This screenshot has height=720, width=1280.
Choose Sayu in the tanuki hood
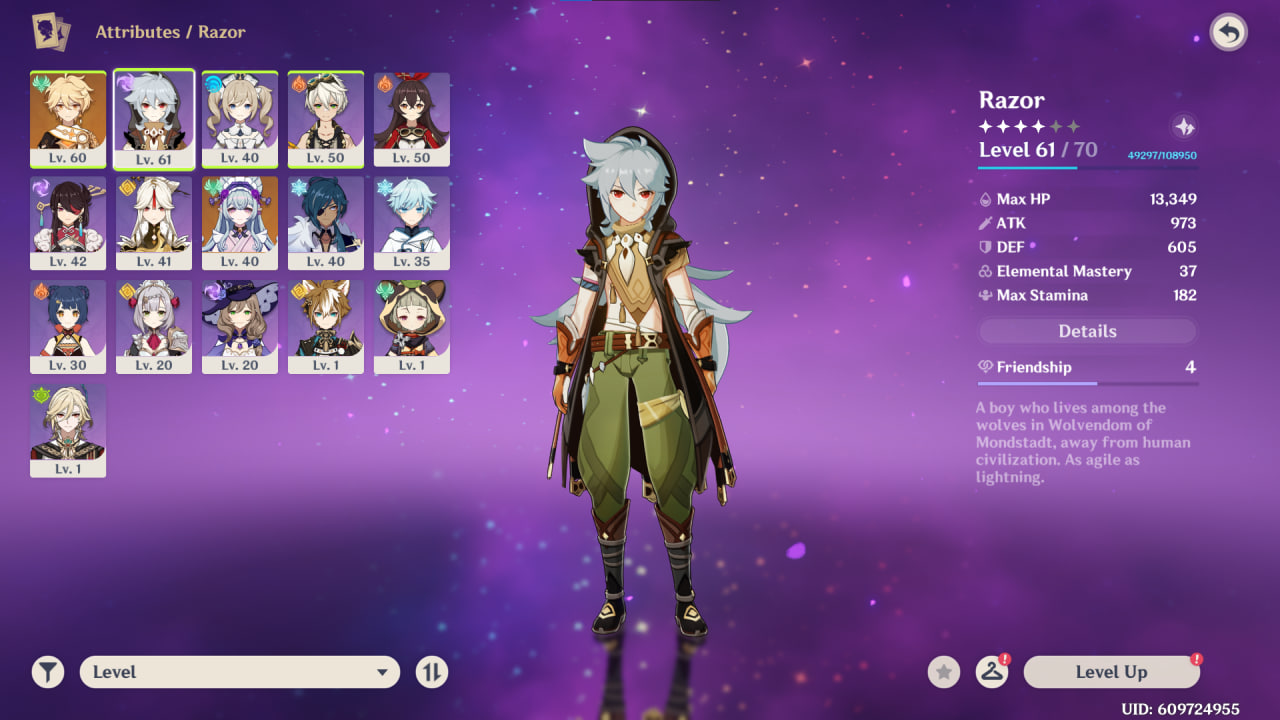(x=412, y=327)
